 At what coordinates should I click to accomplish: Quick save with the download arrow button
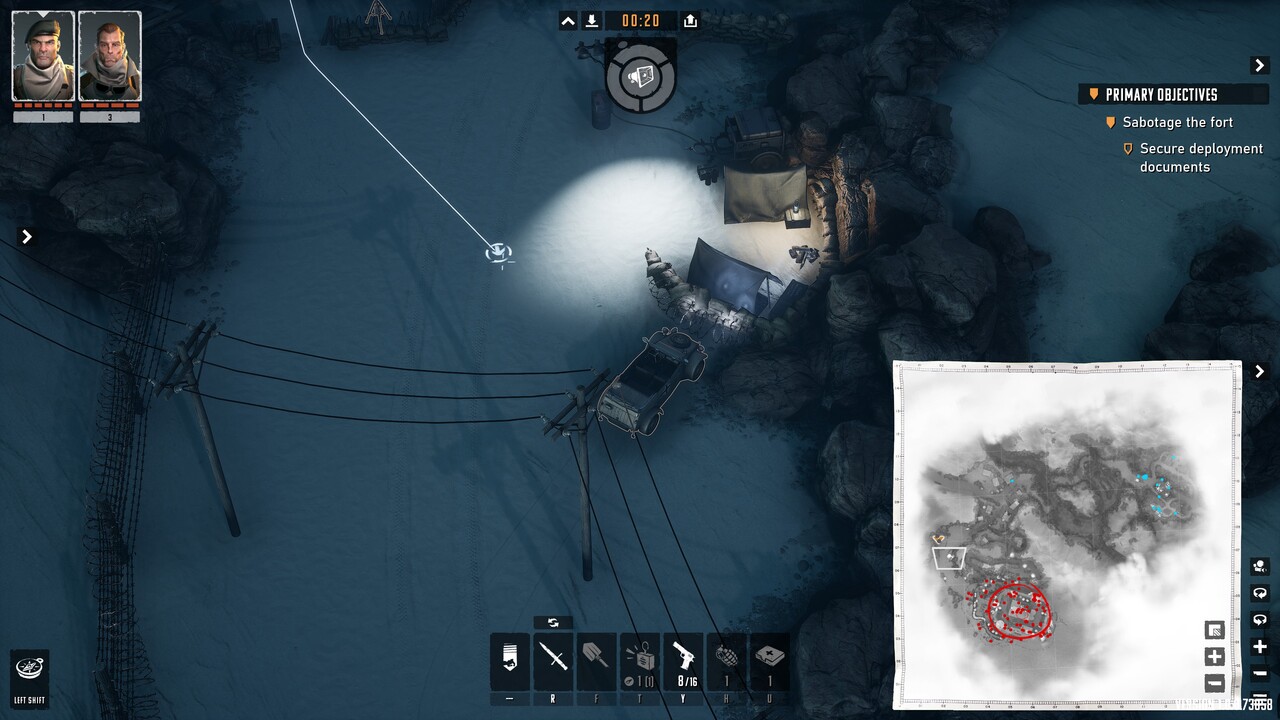[592, 21]
